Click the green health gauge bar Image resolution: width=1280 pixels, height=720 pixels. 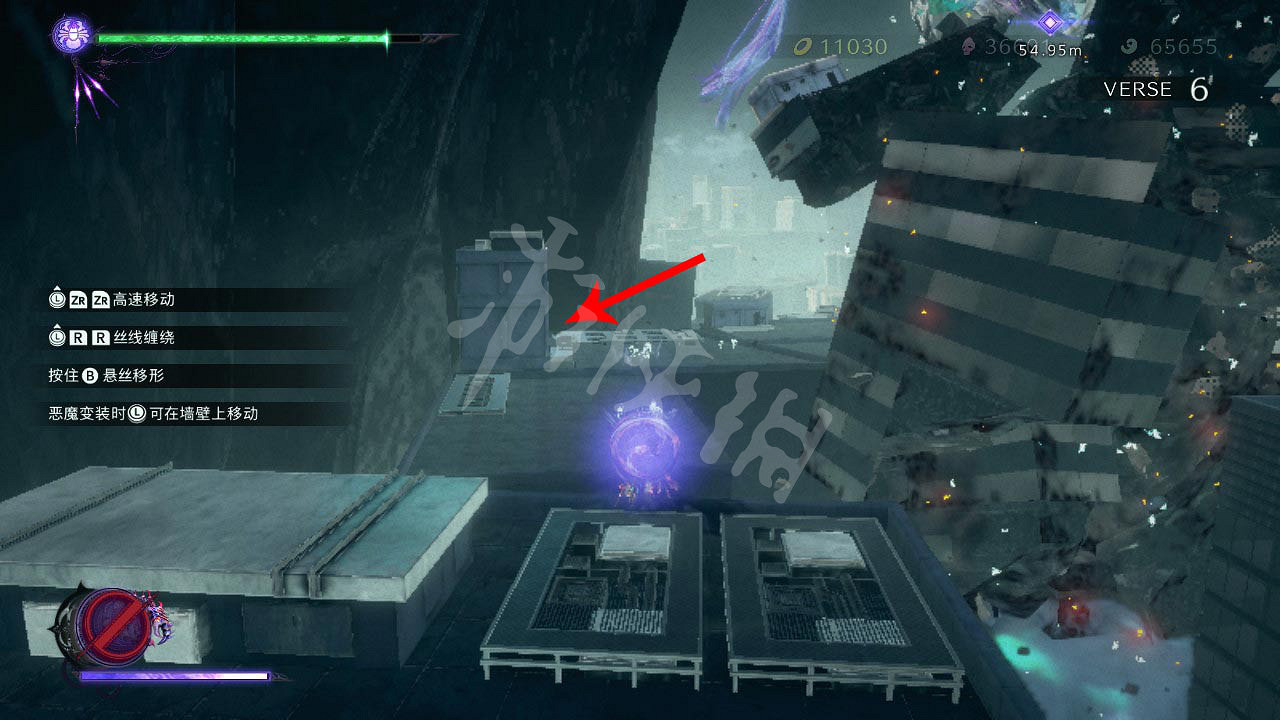coord(240,38)
